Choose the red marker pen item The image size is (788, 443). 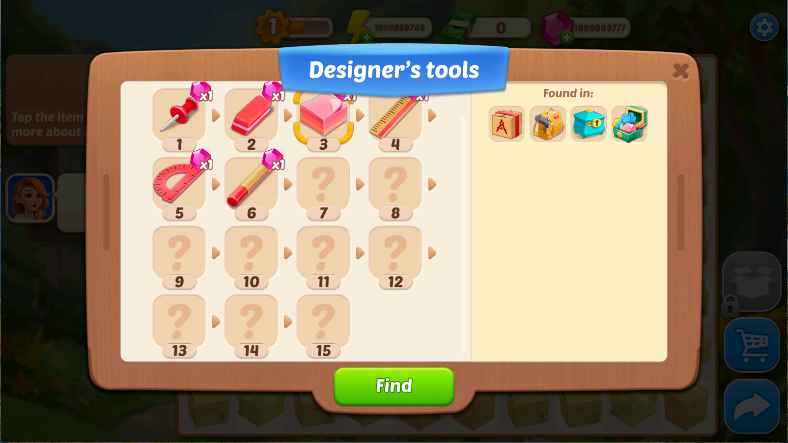[251, 183]
